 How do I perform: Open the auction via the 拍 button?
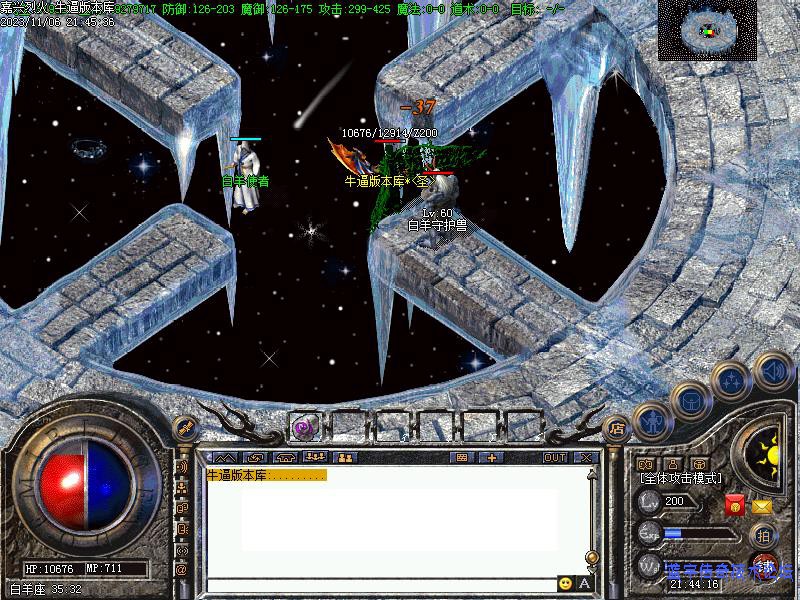point(762,534)
